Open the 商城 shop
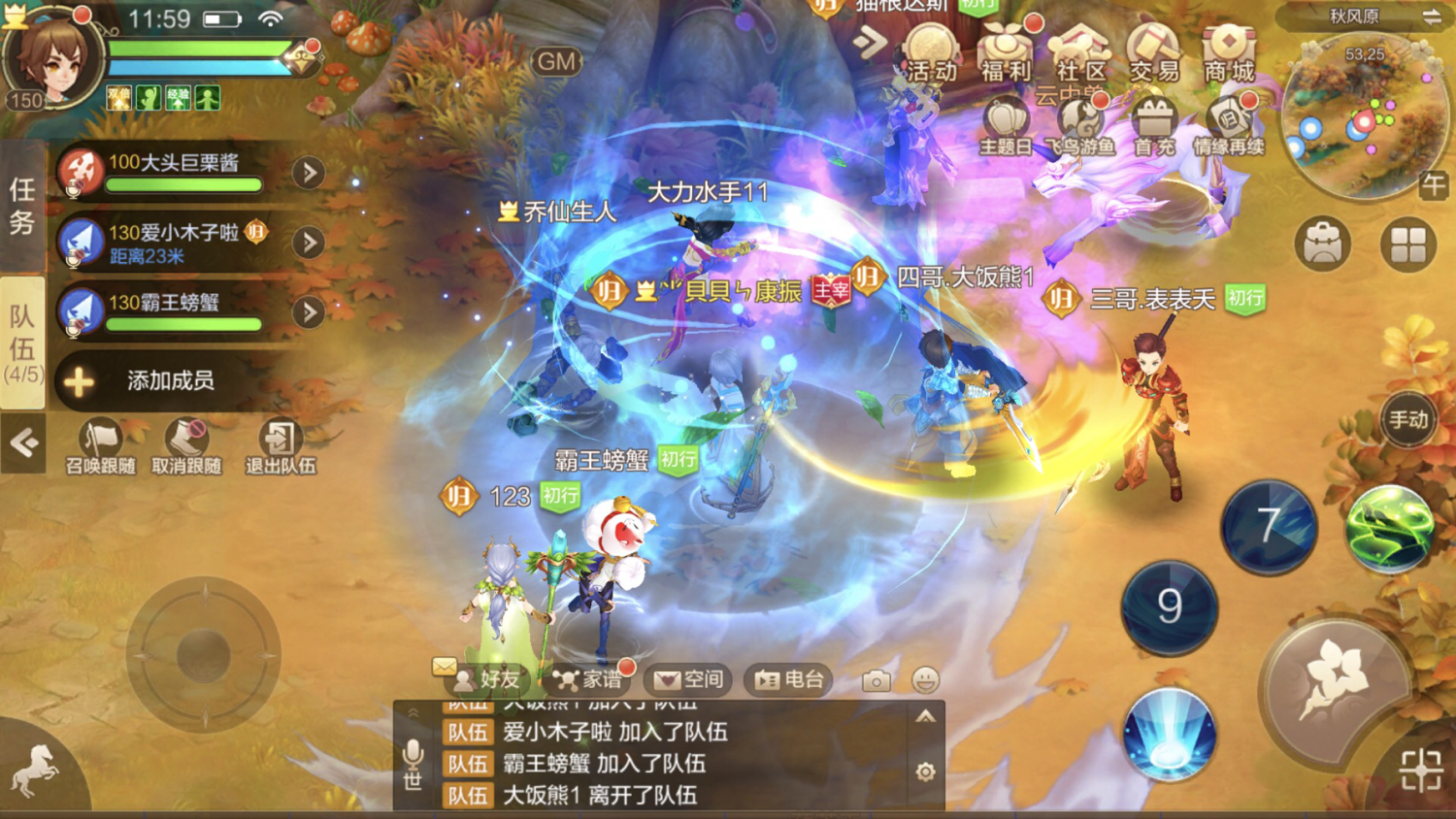The height and width of the screenshot is (819, 1456). pyautogui.click(x=1228, y=54)
